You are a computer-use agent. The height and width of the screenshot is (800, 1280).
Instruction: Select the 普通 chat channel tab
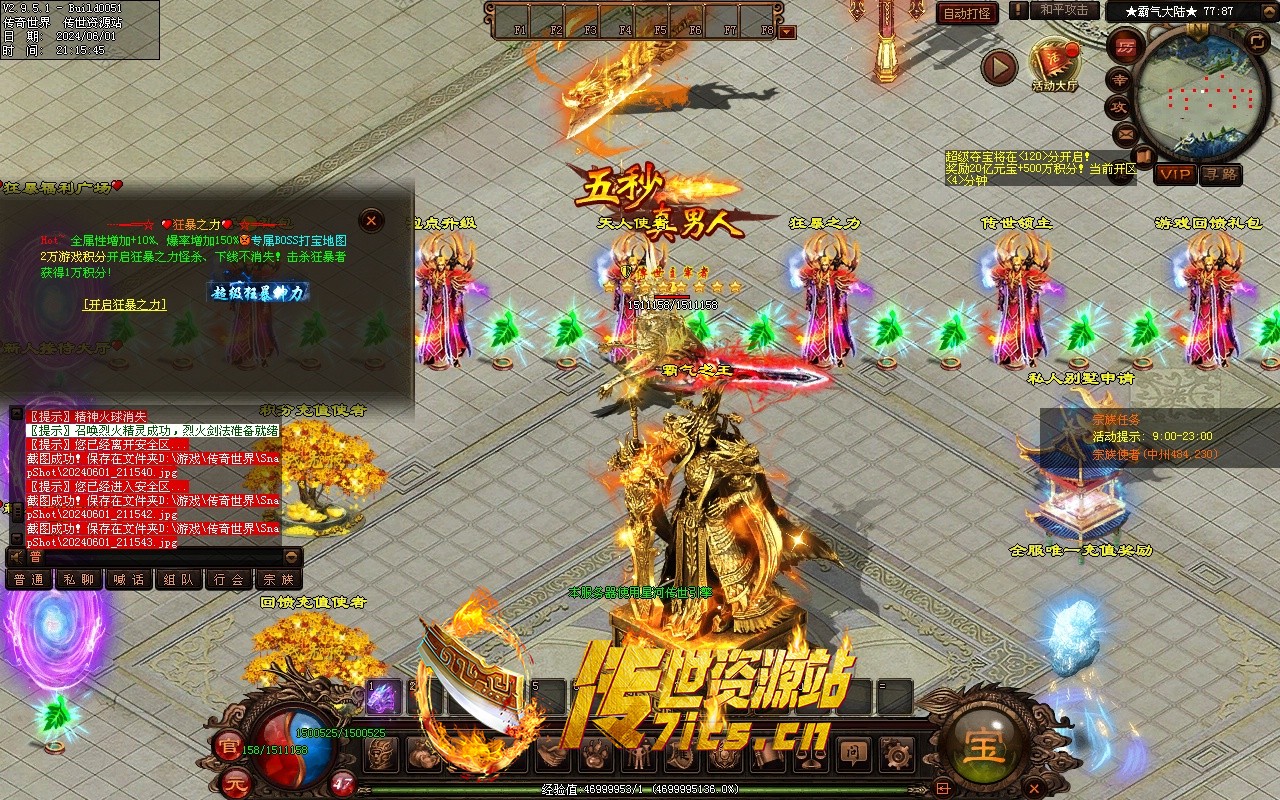point(30,579)
